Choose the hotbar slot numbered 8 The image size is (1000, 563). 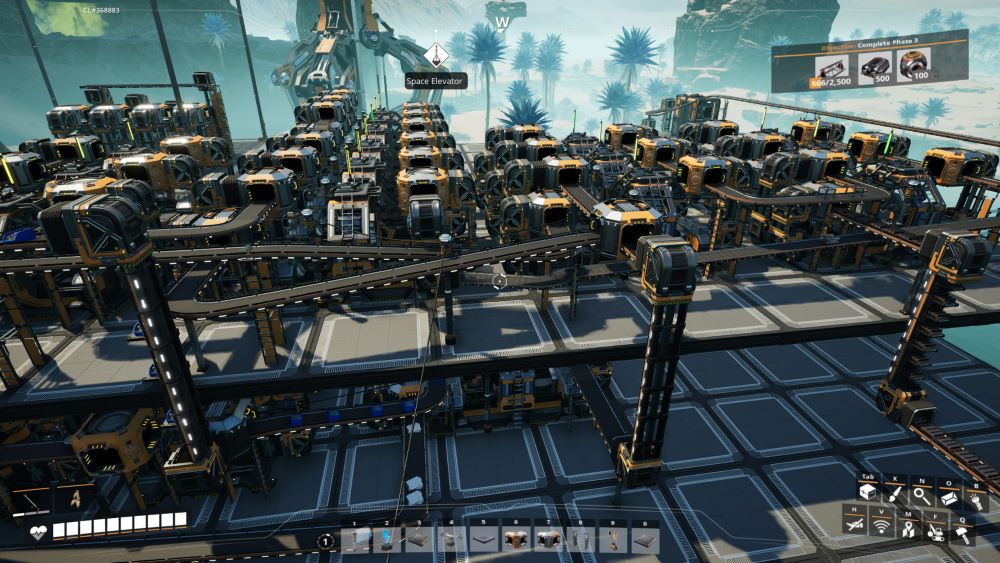coord(580,540)
